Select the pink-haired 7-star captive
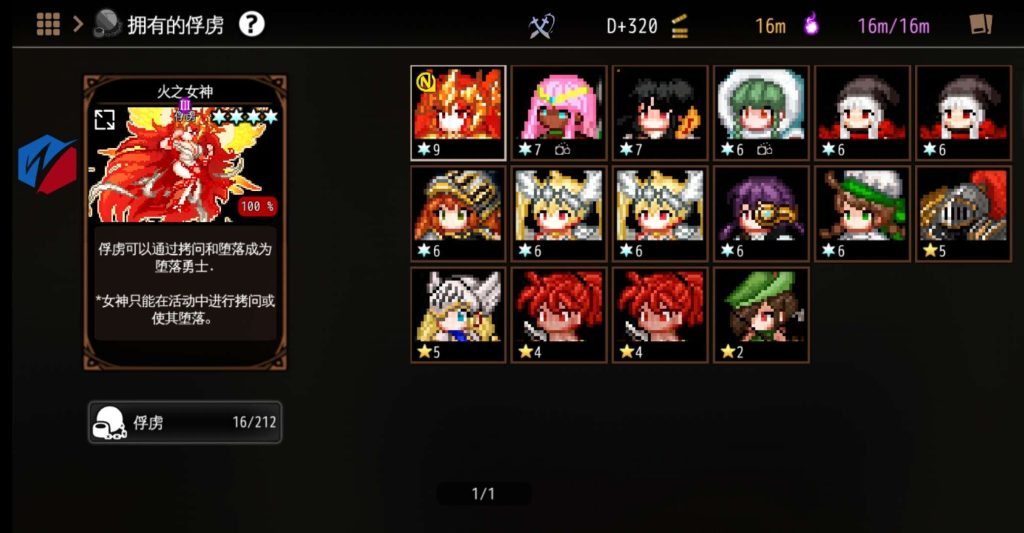This screenshot has width=1024, height=533. (x=559, y=113)
